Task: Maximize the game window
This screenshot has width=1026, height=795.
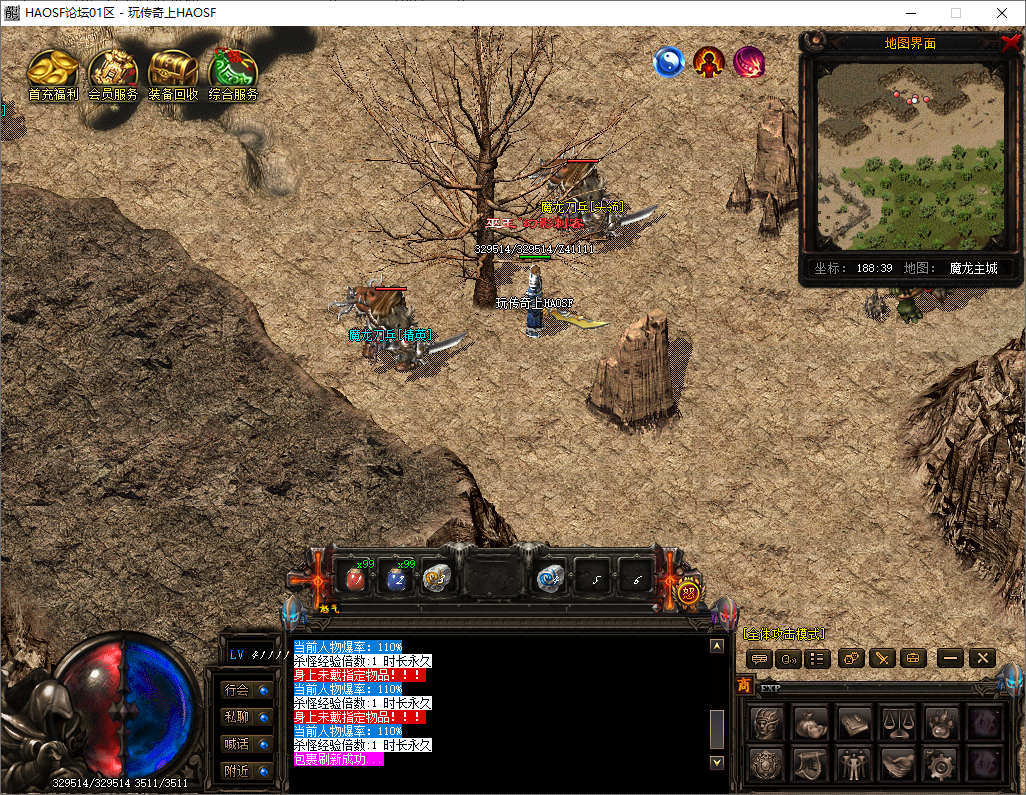Action: pyautogui.click(x=955, y=13)
